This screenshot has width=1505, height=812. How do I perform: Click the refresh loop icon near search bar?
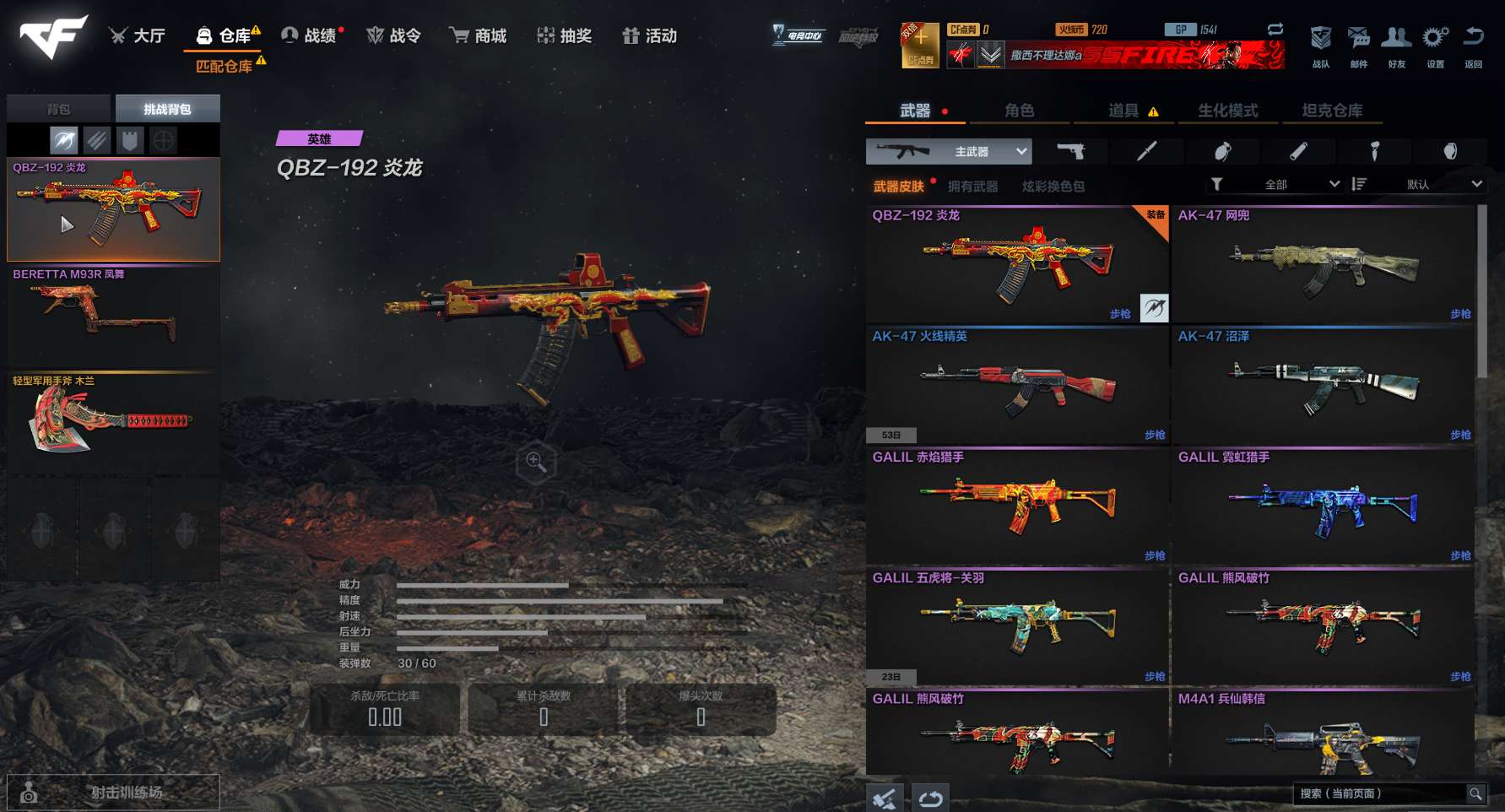coord(931,795)
